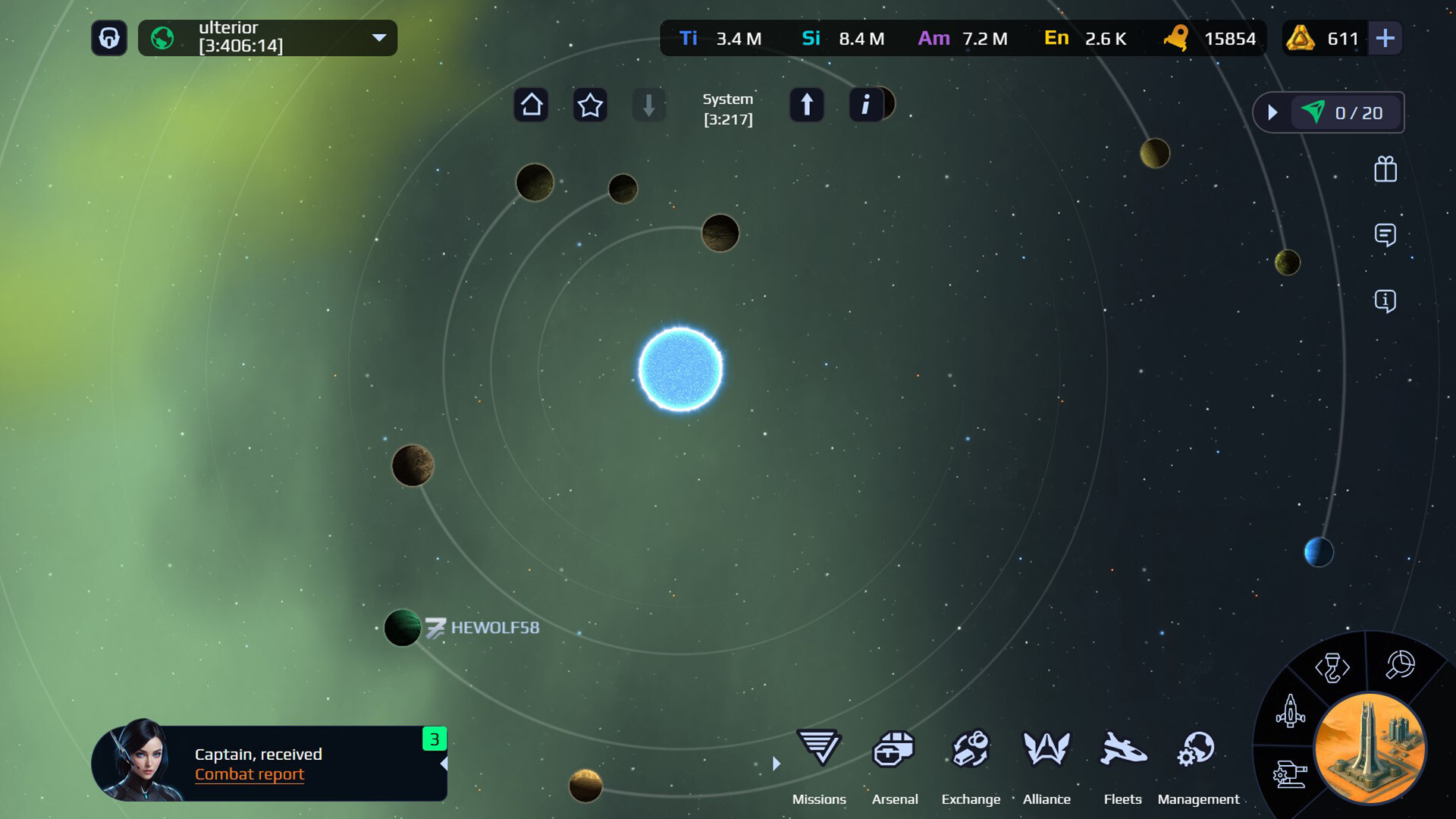This screenshot has height=819, width=1456.
Task: Open the Combat report link
Action: (249, 774)
